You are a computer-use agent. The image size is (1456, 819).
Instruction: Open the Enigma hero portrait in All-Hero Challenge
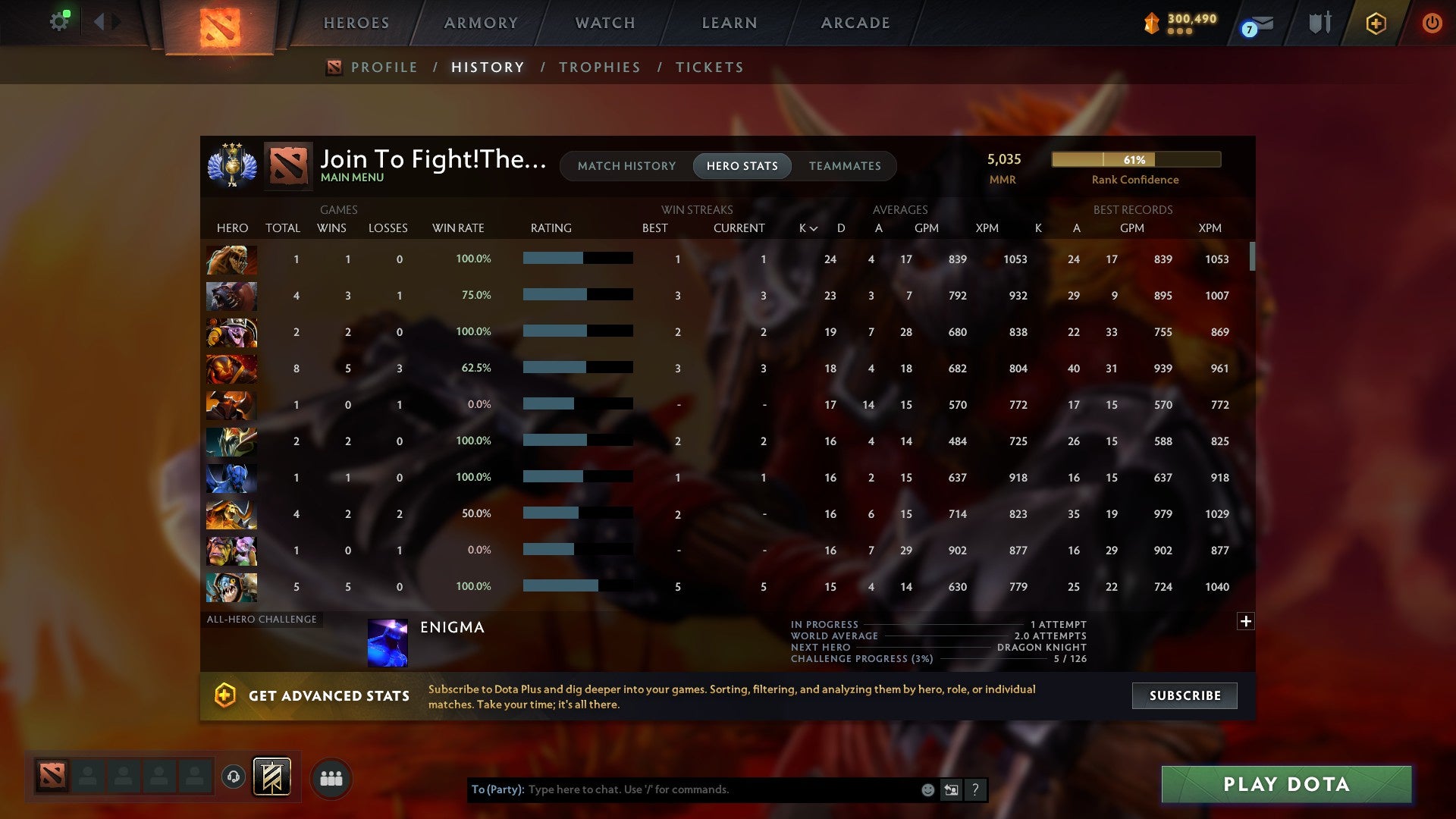coord(388,642)
